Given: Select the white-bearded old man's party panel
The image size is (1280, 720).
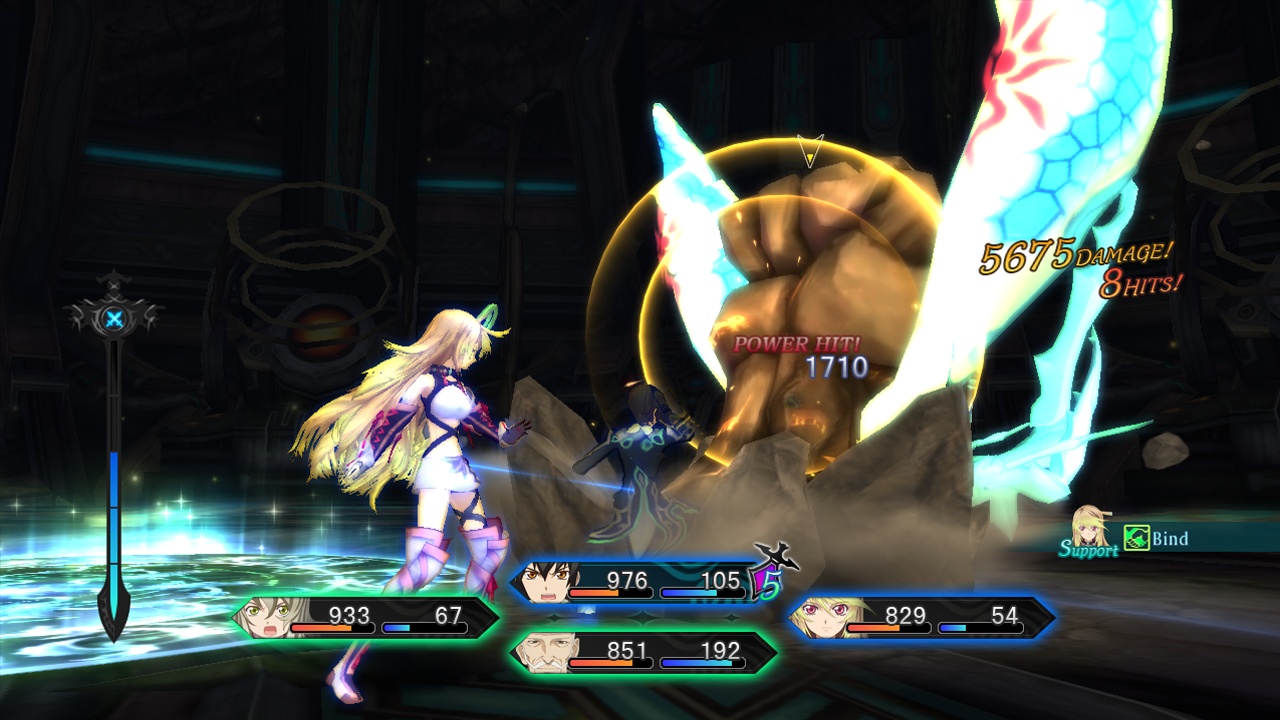Looking at the screenshot, I should click(x=643, y=653).
